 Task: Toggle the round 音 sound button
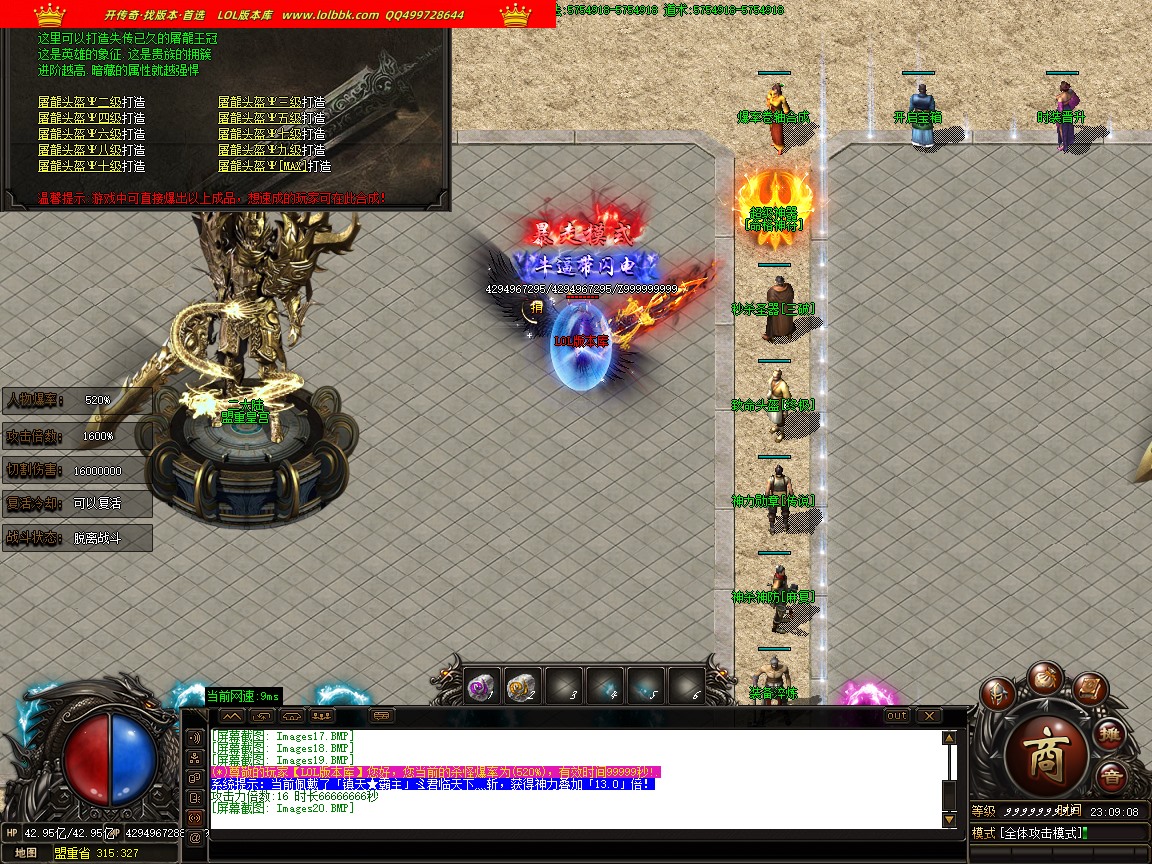click(1110, 776)
